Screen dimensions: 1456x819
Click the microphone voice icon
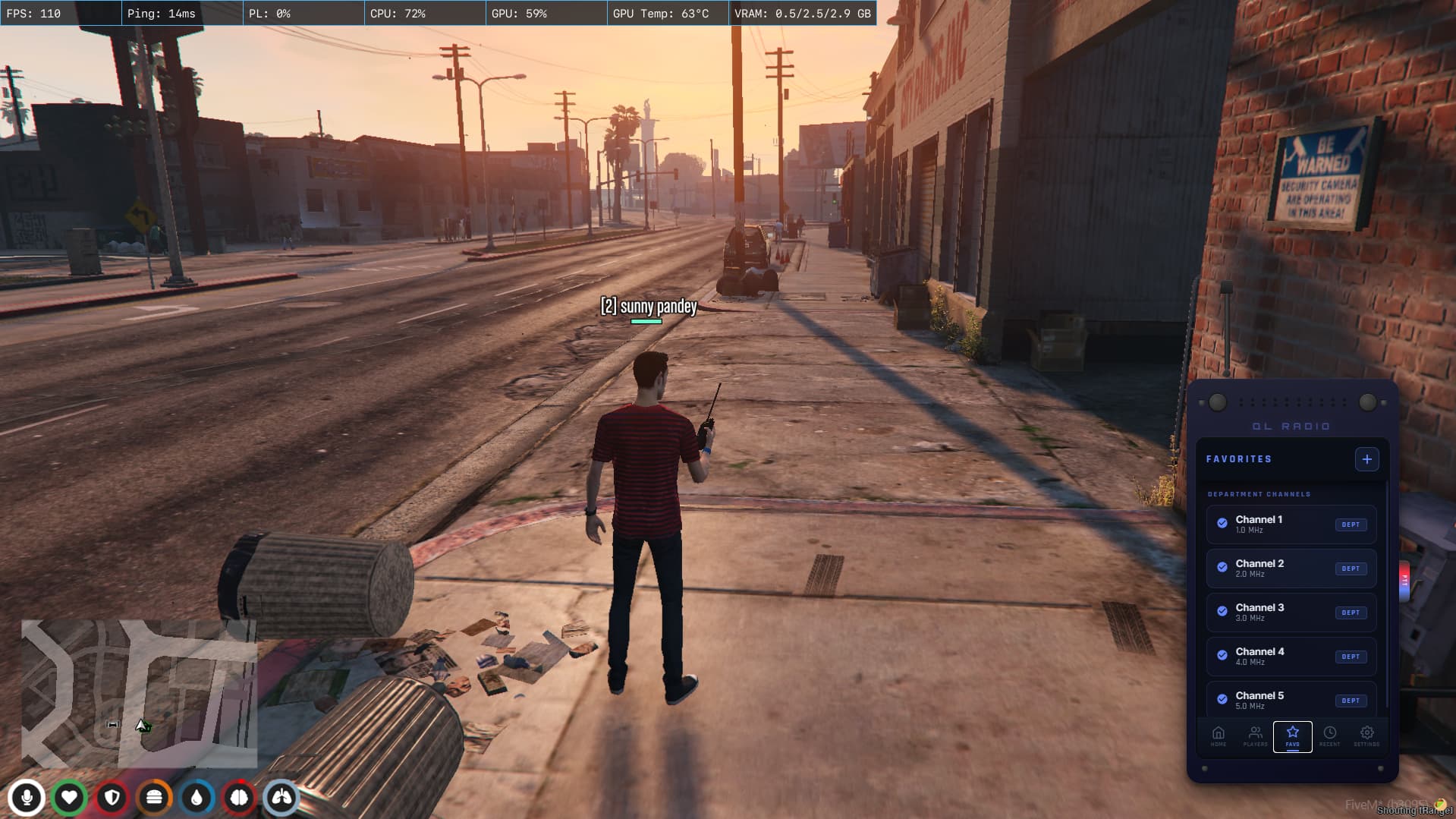(27, 798)
